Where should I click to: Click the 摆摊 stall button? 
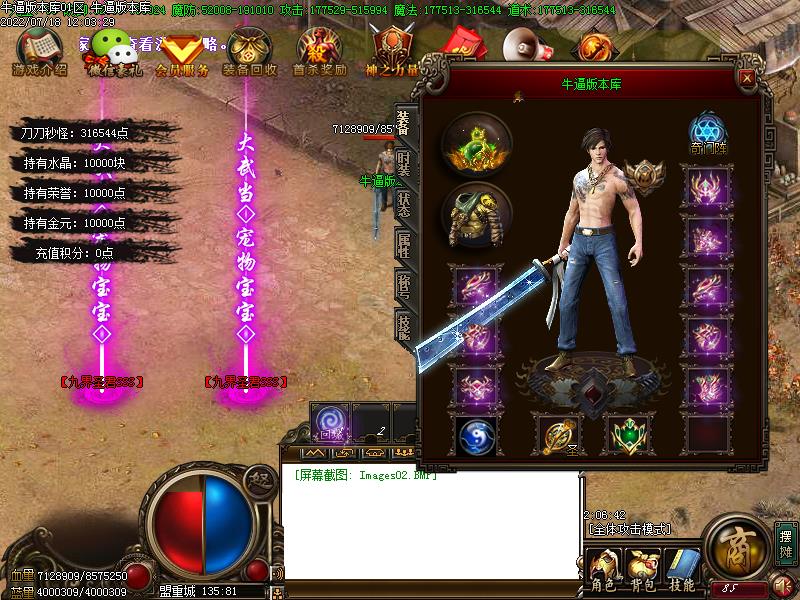pos(785,543)
